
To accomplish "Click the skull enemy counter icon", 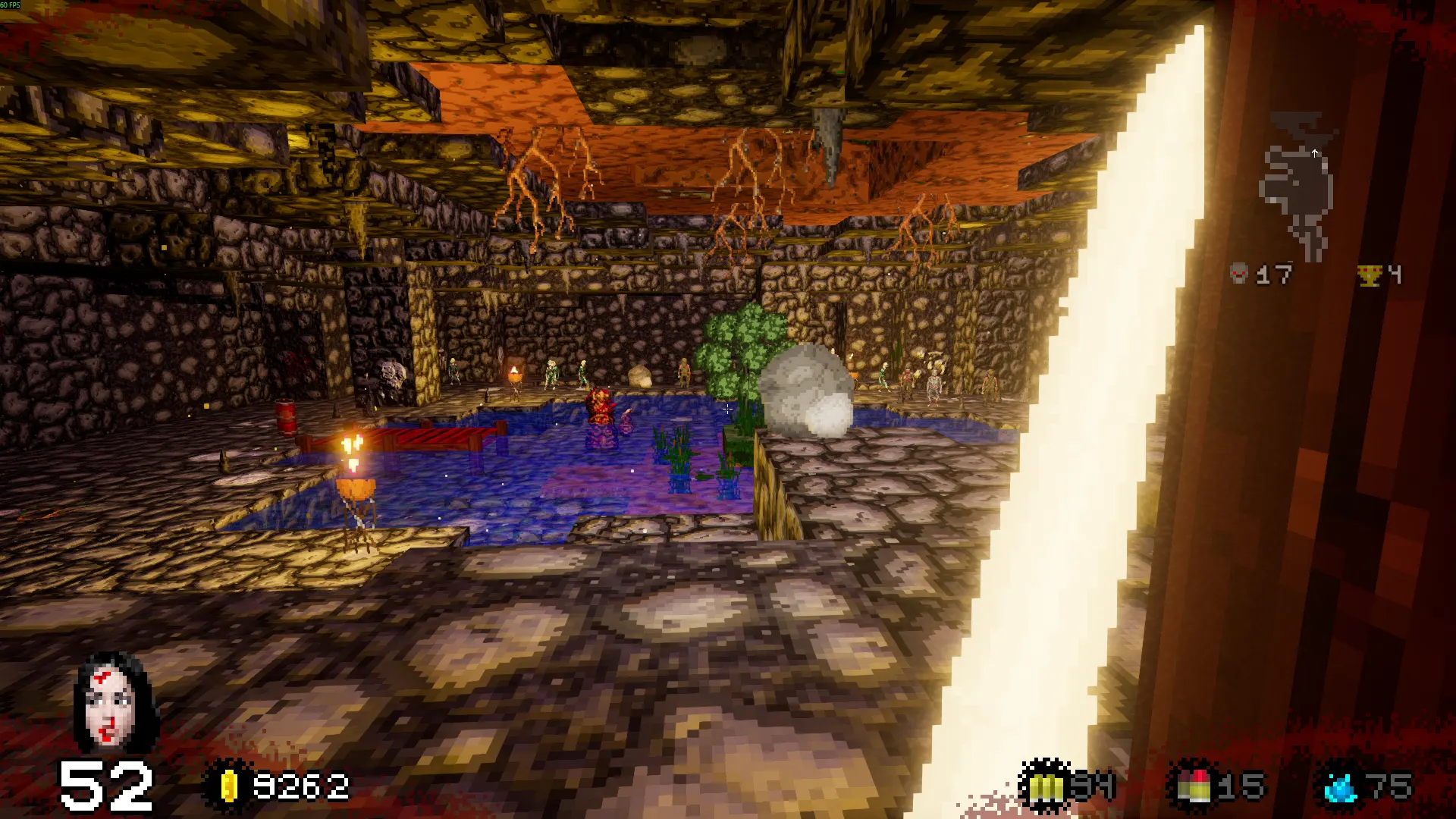I will click(x=1239, y=273).
